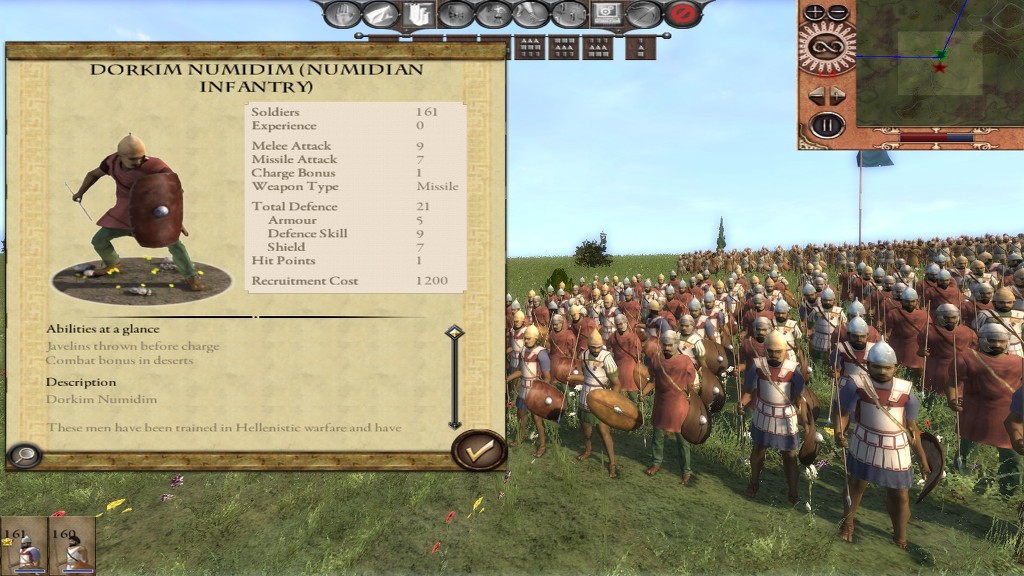This screenshot has height=576, width=1024.
Task: Toggle the running figure run order icon
Action: pyautogui.click(x=532, y=14)
